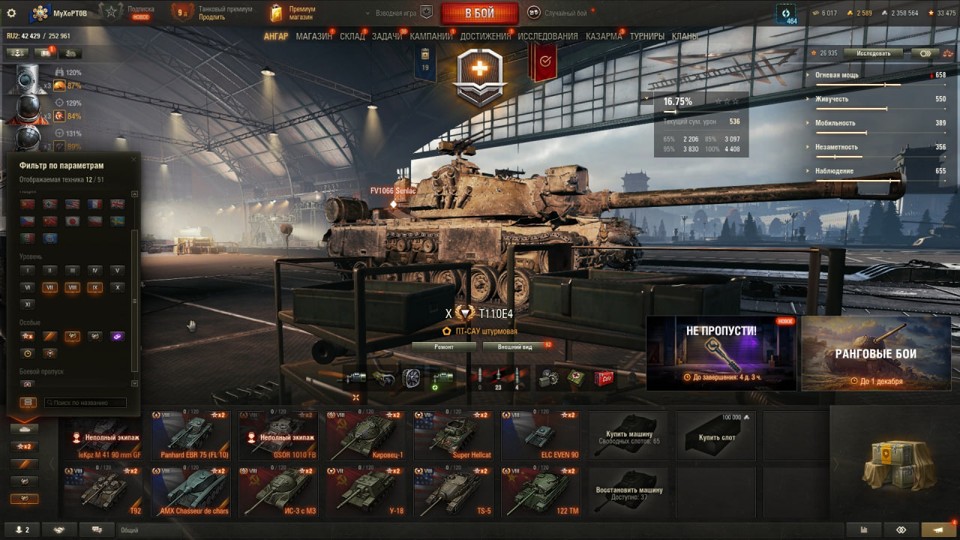The height and width of the screenshot is (540, 960).
Task: Toggle the tier VIII filter button
Action: pos(72,287)
